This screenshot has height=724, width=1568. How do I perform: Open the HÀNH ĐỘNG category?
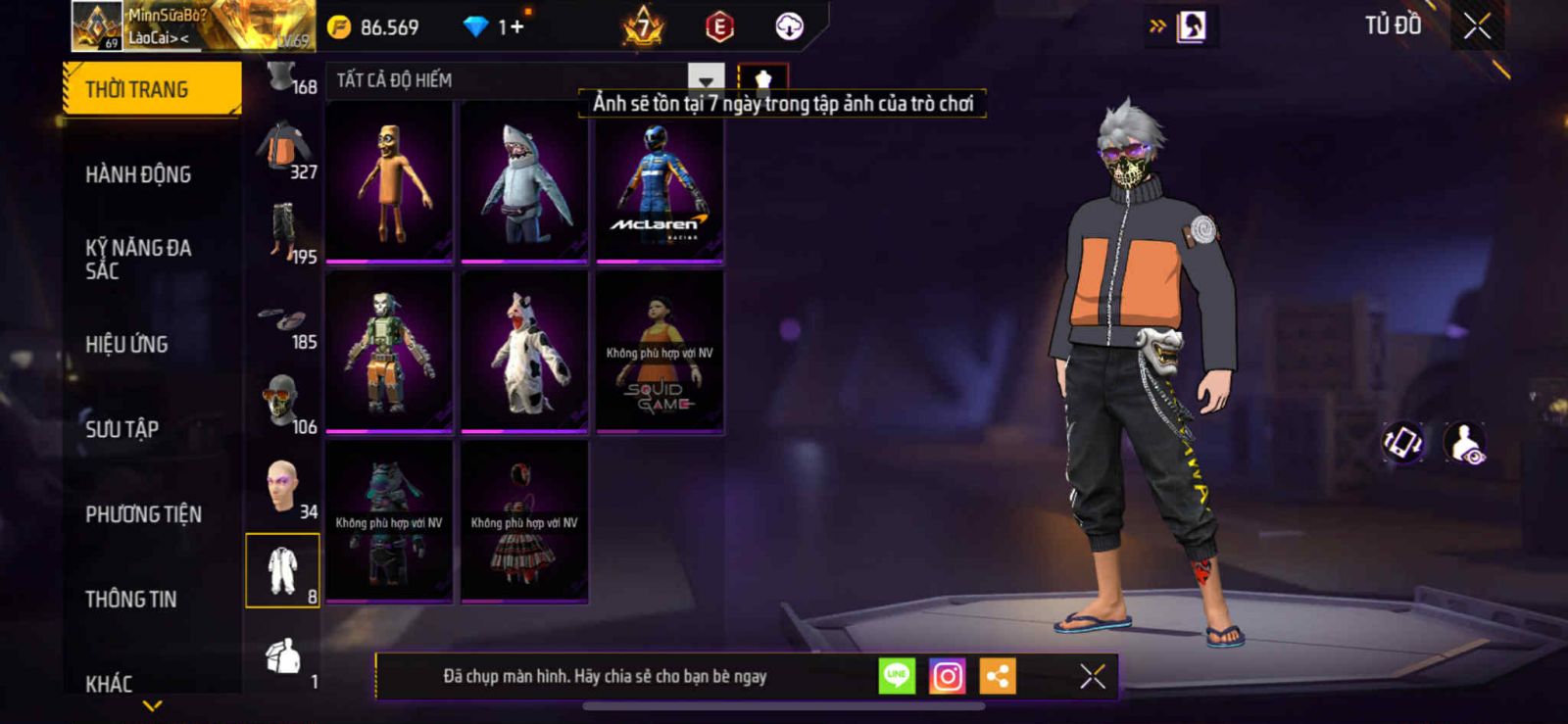pos(138,174)
